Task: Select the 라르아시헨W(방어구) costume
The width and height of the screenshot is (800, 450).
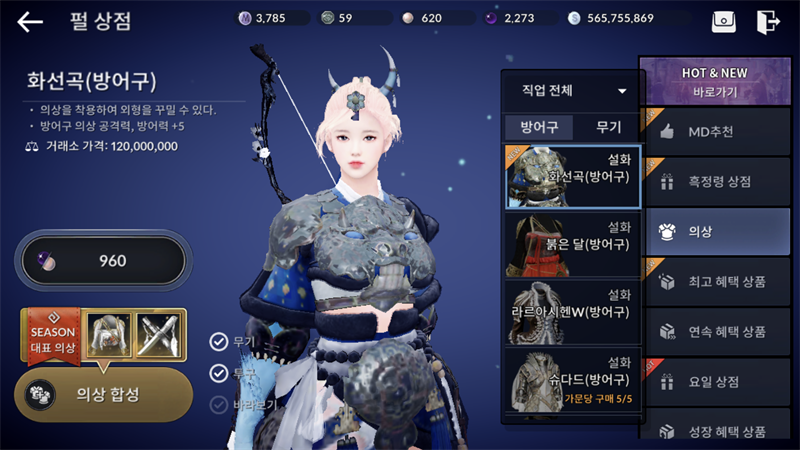Action: [572, 311]
